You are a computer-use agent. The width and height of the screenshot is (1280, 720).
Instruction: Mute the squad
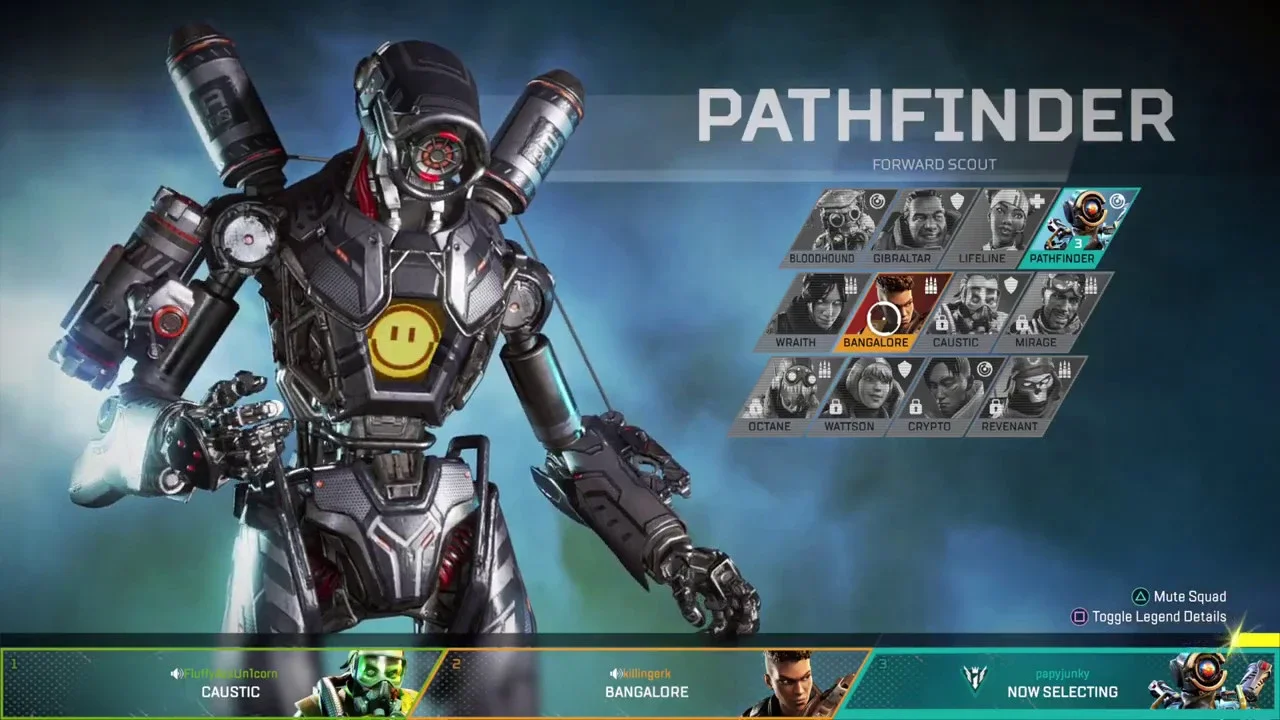click(1180, 597)
